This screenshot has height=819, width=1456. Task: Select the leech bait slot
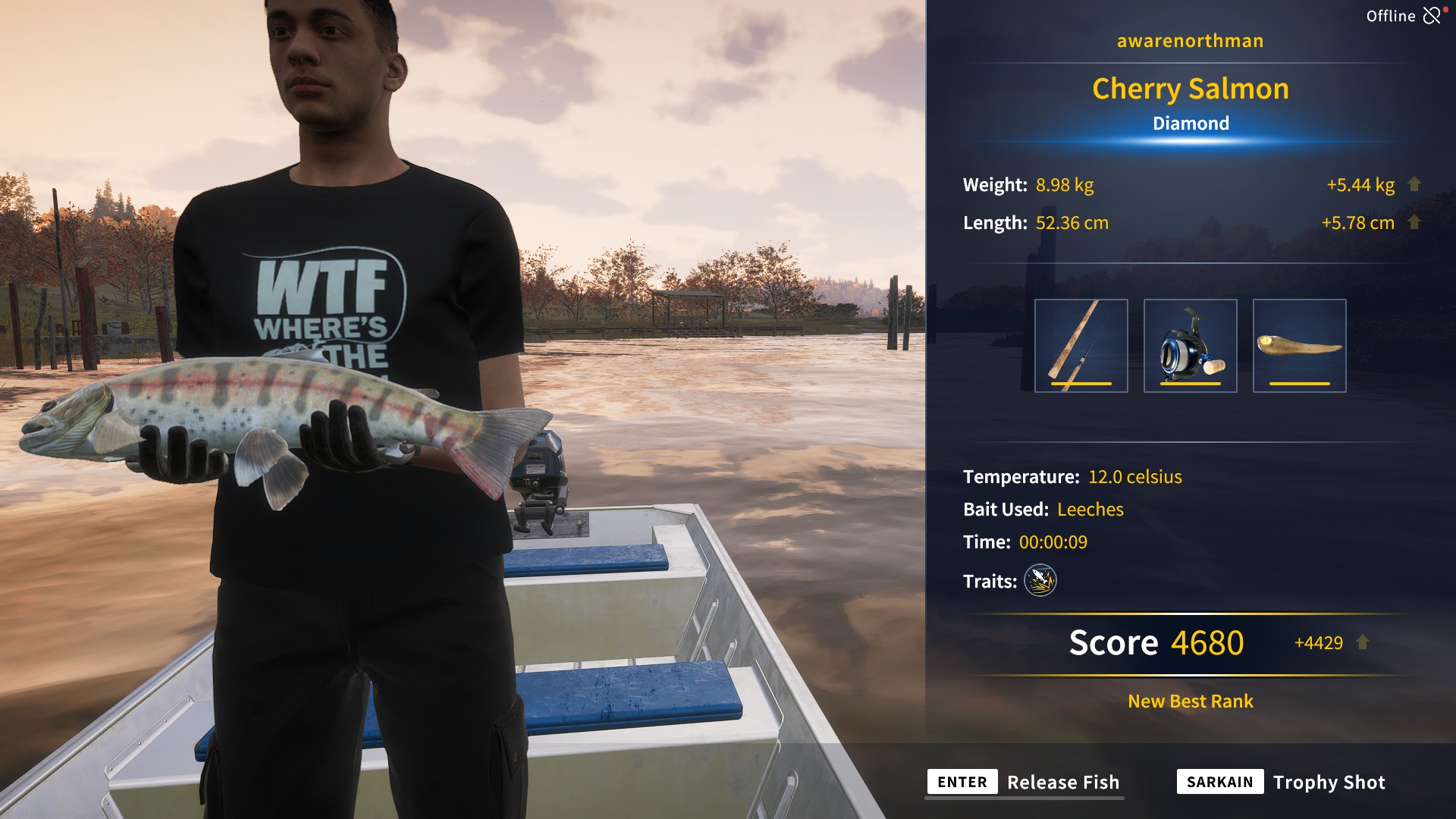pos(1299,346)
